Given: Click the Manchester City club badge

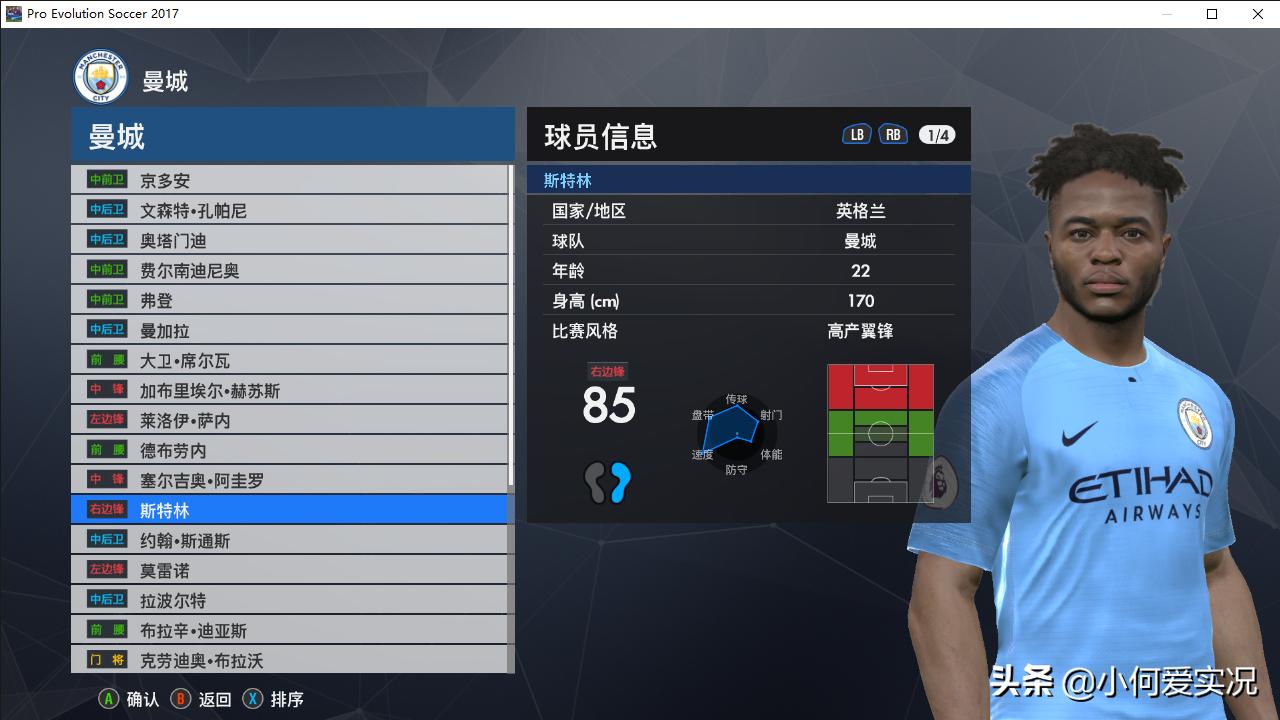Looking at the screenshot, I should click(x=100, y=75).
